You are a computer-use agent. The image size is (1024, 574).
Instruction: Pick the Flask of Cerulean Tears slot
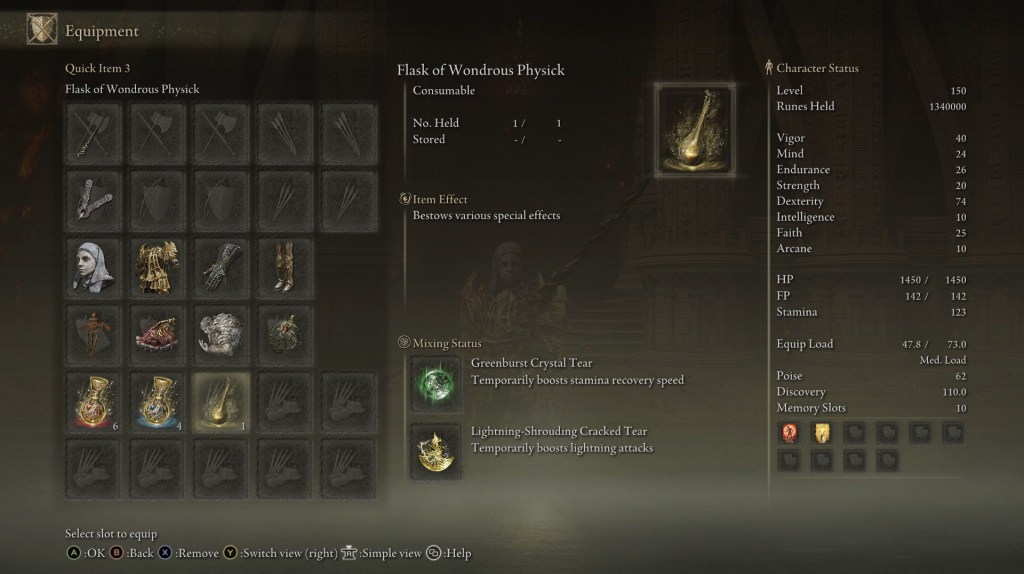[157, 402]
